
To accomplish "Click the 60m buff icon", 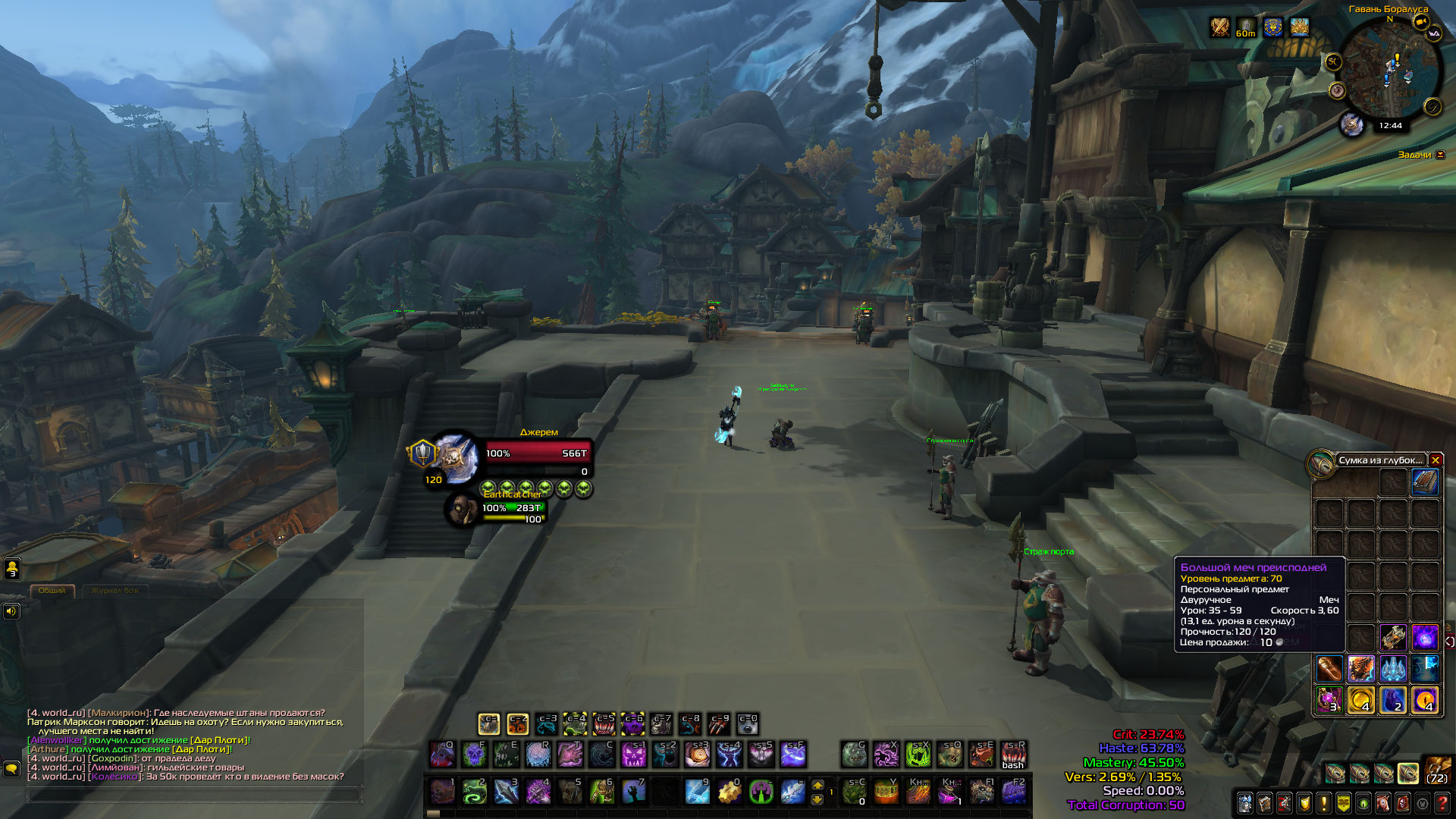I will click(1246, 28).
